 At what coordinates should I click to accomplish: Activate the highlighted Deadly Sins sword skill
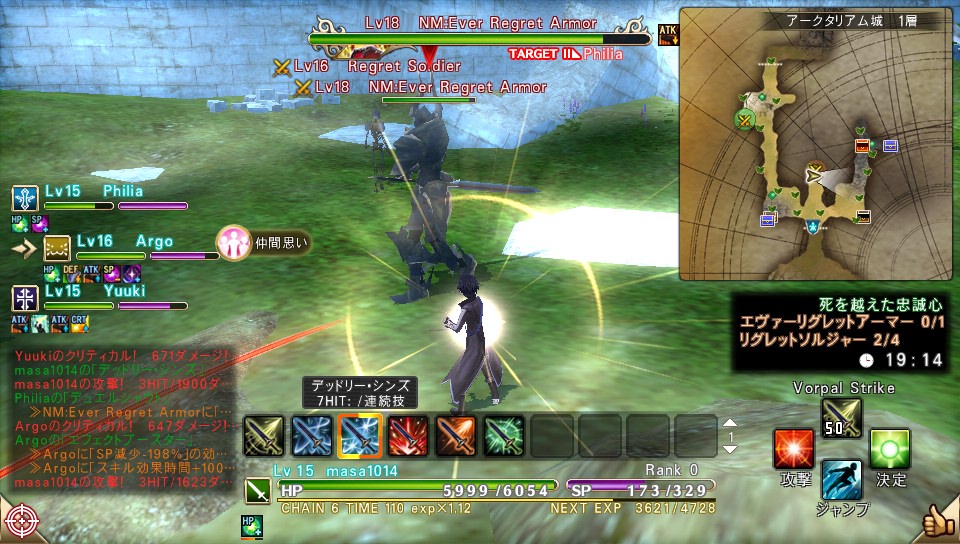(359, 435)
